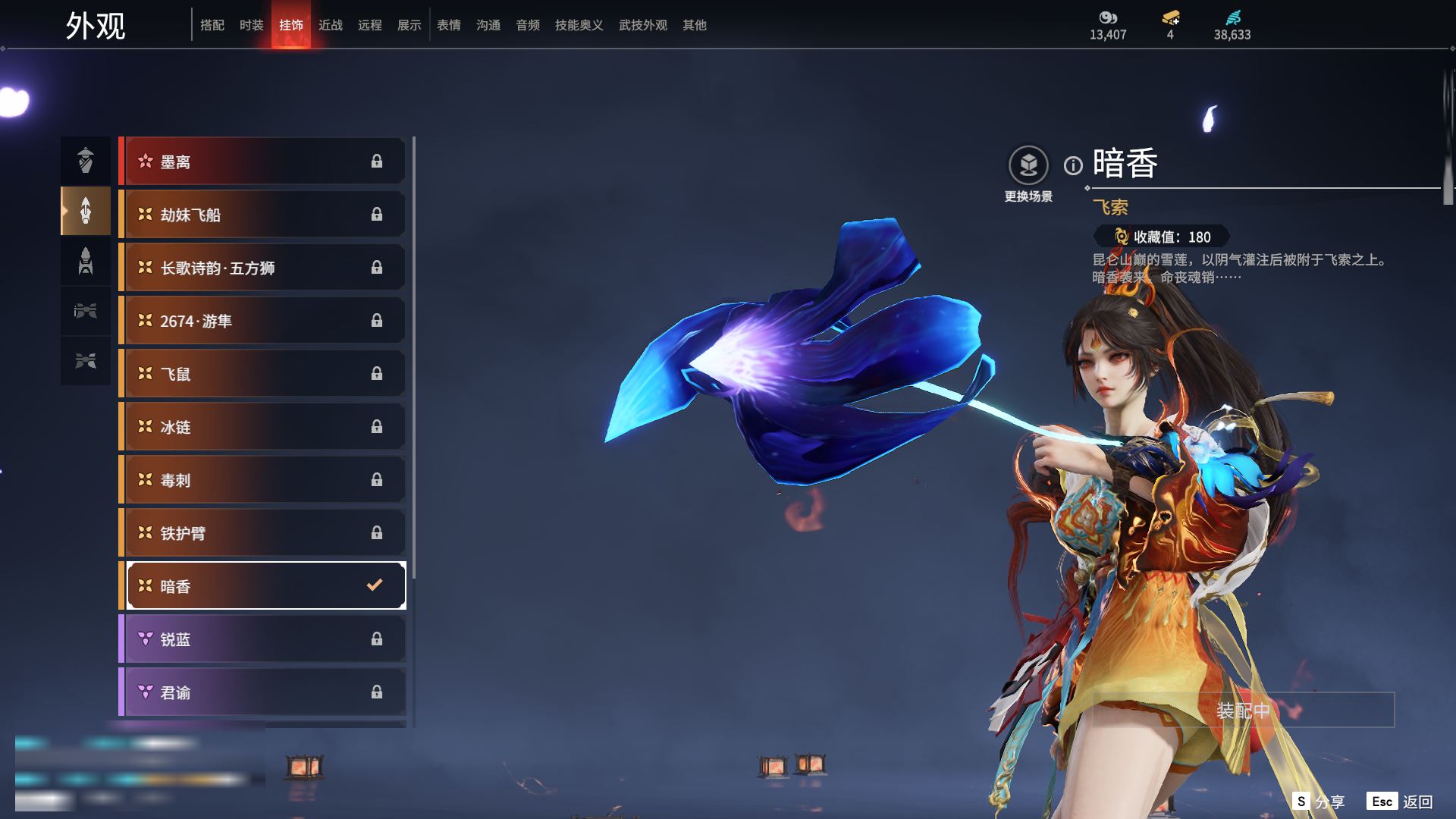Open the info icon beside 暗香
This screenshot has width=1456, height=819.
(x=1073, y=165)
